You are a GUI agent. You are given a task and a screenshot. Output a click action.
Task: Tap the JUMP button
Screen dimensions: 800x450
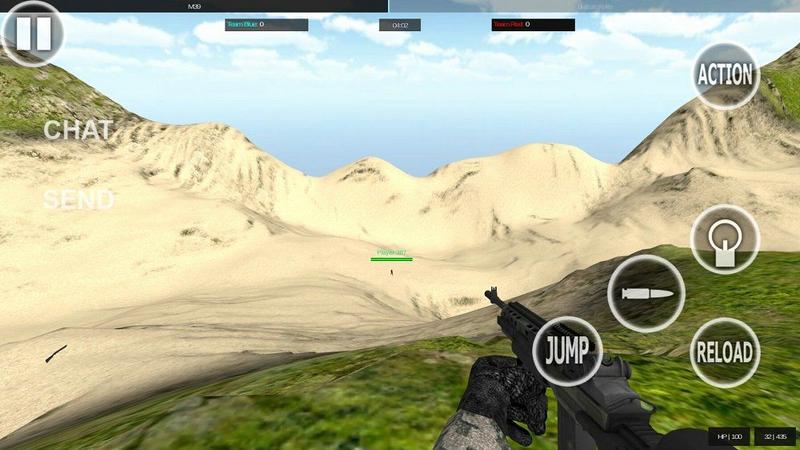[568, 351]
